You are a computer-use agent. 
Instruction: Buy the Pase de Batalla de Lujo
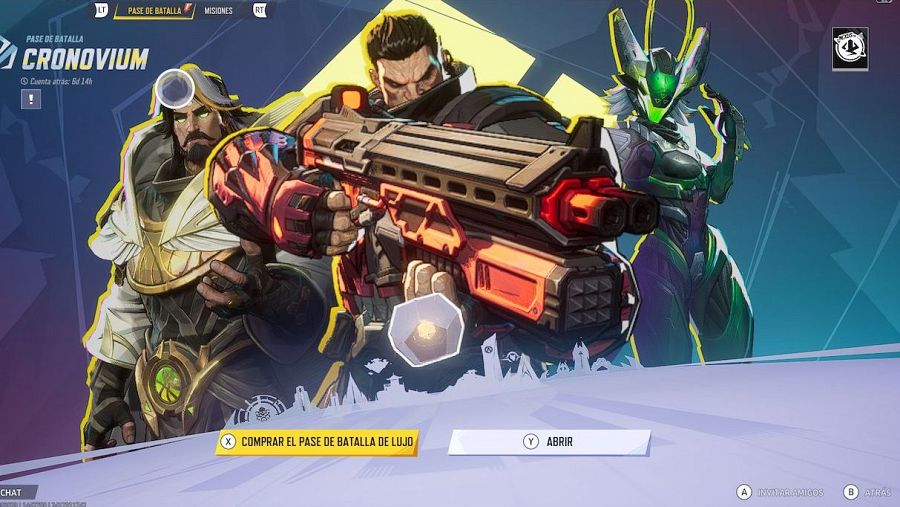pyautogui.click(x=317, y=441)
